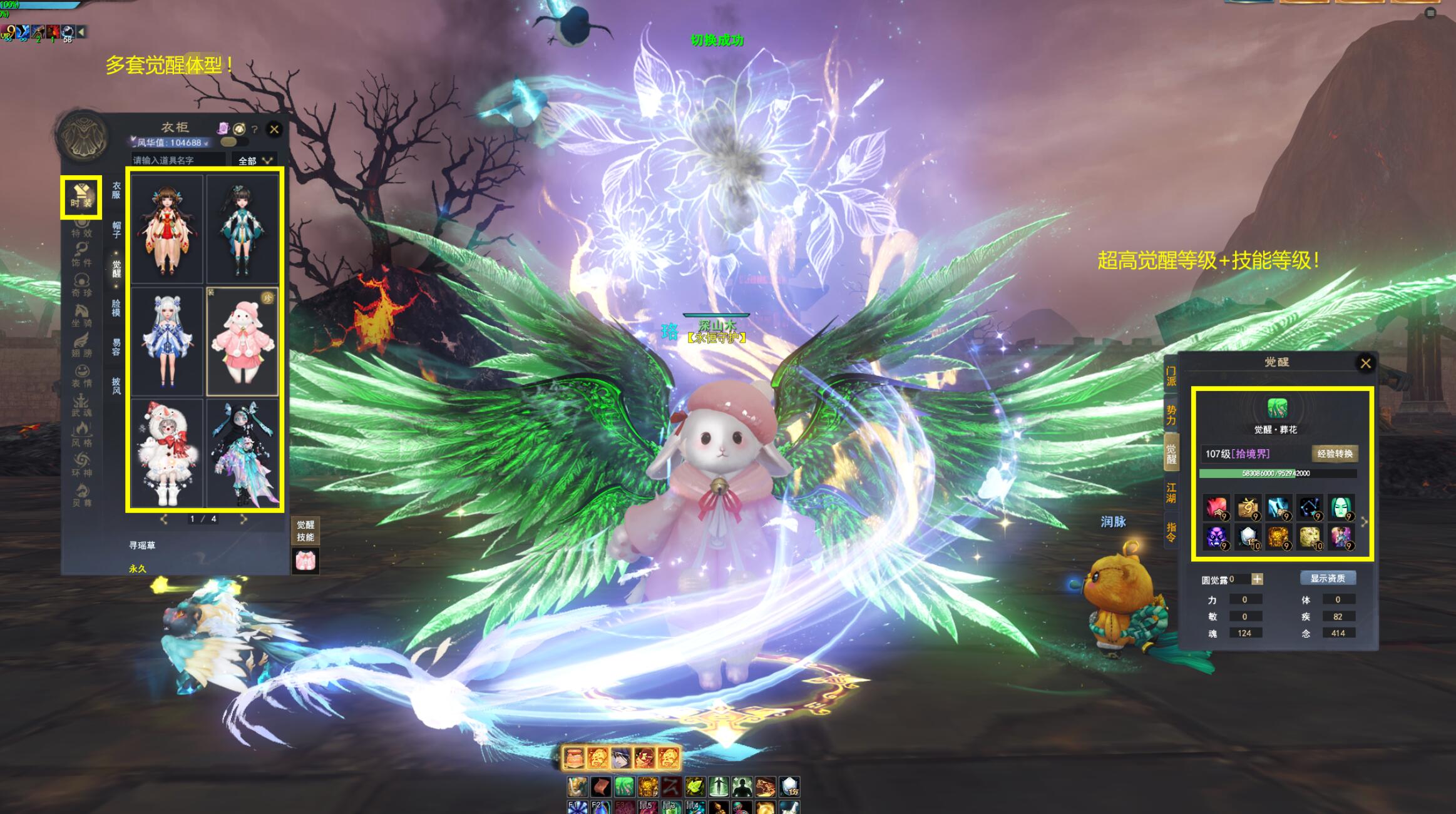Close the 衣柜 wardrobe panel
This screenshot has width=1456, height=814.
[274, 130]
